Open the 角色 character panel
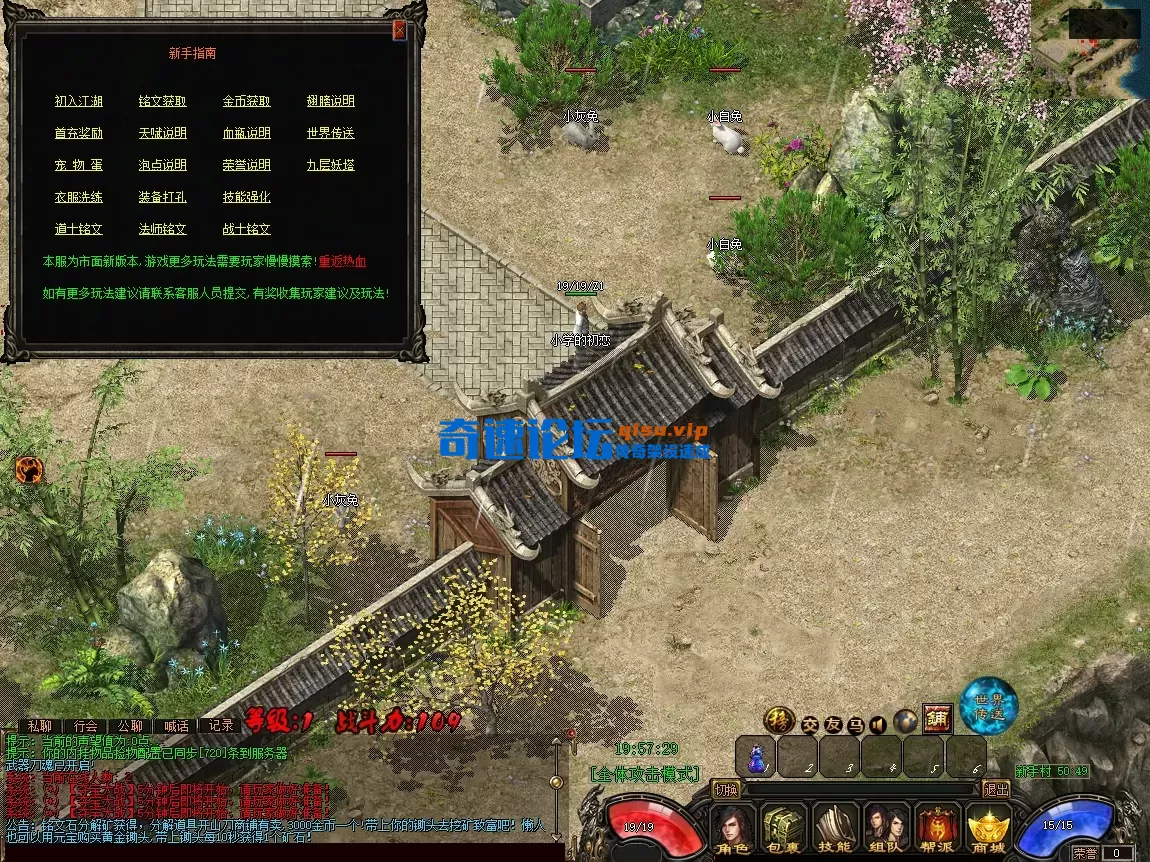This screenshot has height=862, width=1150. [x=732, y=830]
